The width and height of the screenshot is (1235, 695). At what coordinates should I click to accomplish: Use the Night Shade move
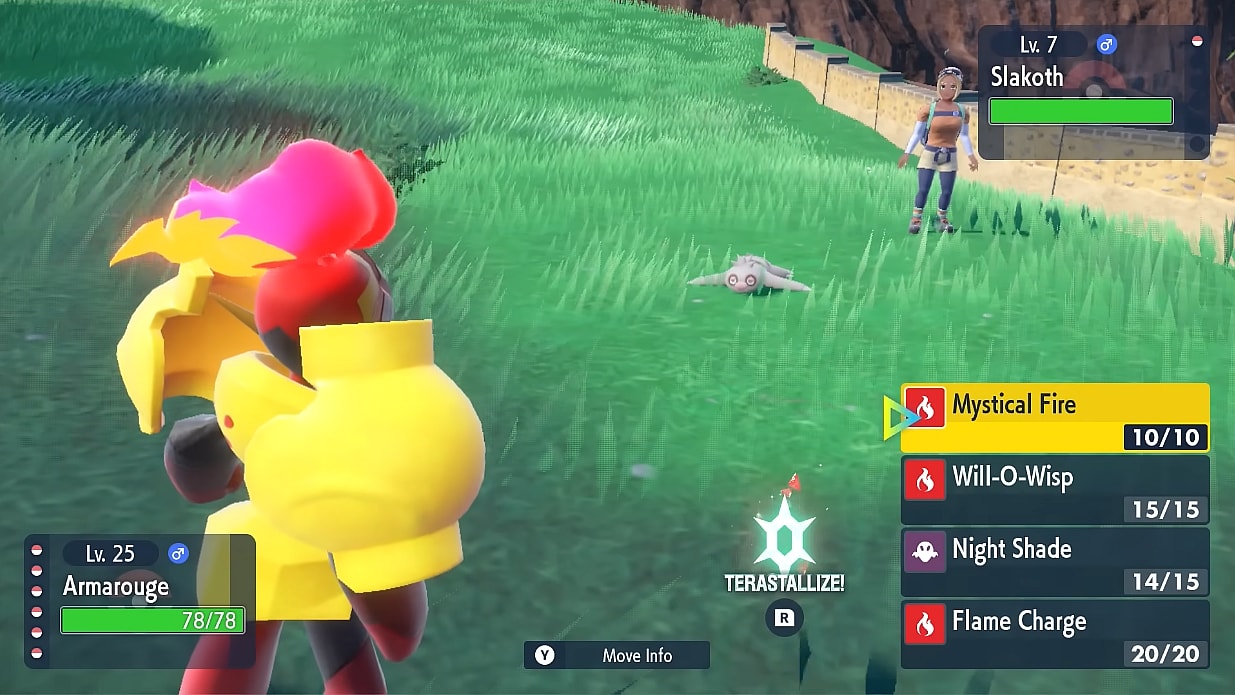(x=1055, y=561)
